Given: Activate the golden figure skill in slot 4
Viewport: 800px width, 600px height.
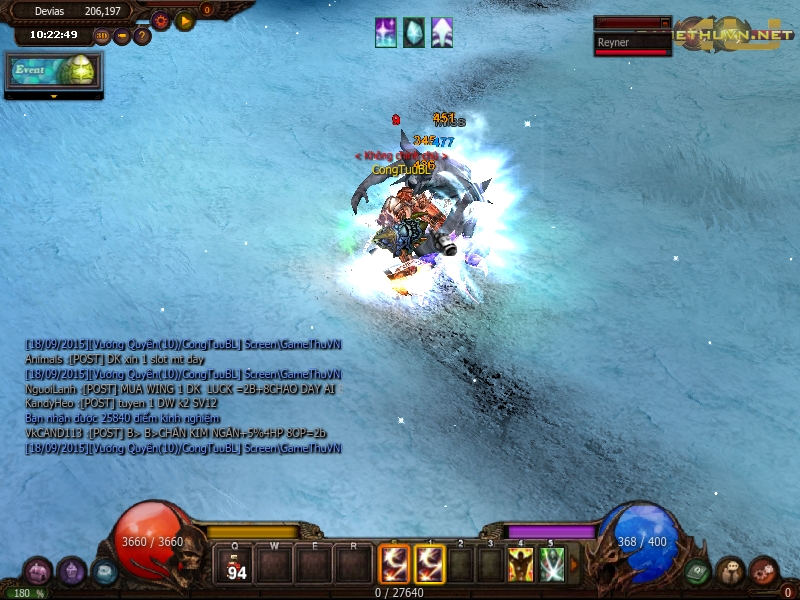Looking at the screenshot, I should pyautogui.click(x=520, y=565).
